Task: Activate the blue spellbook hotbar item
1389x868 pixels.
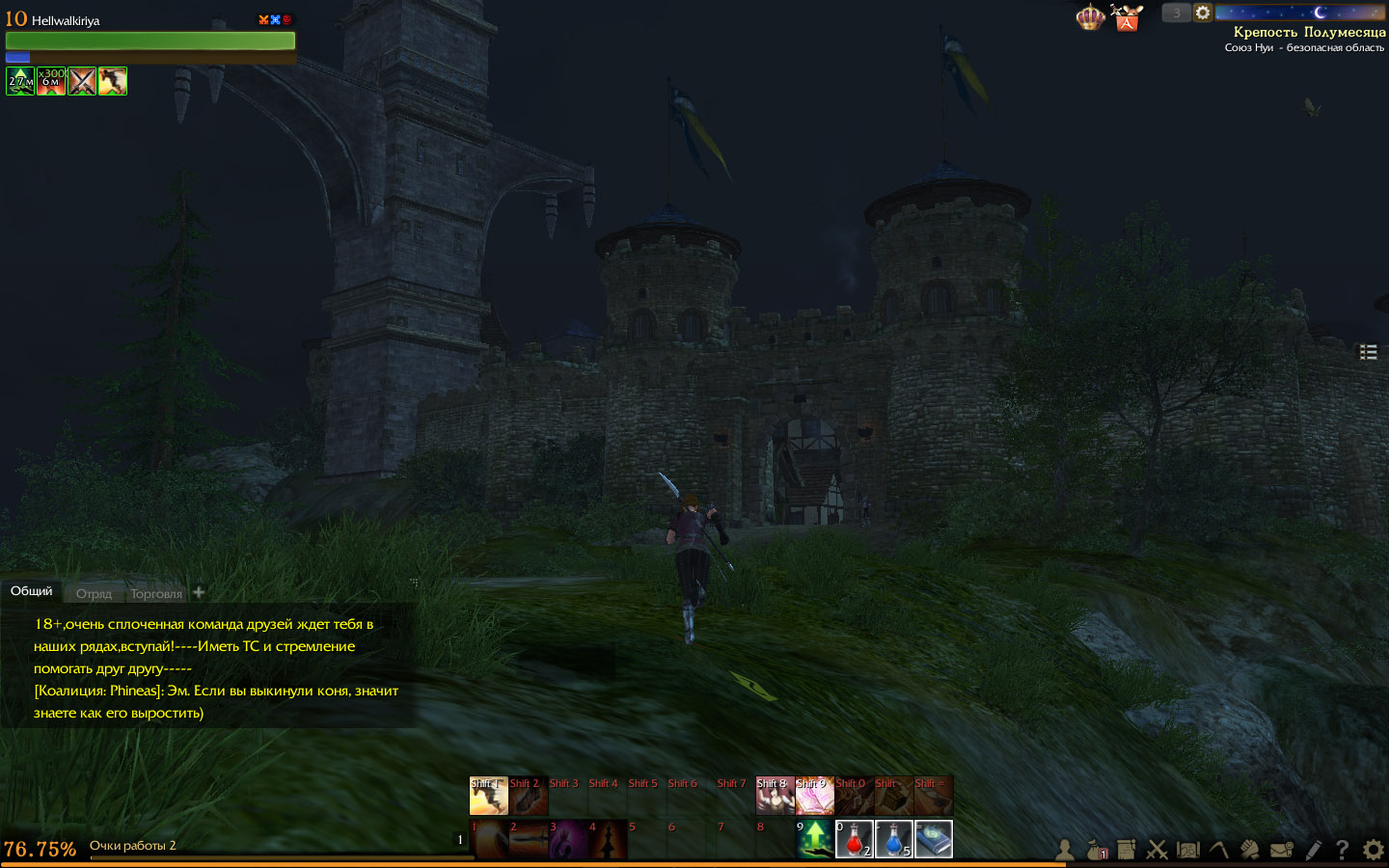Action: (x=933, y=839)
